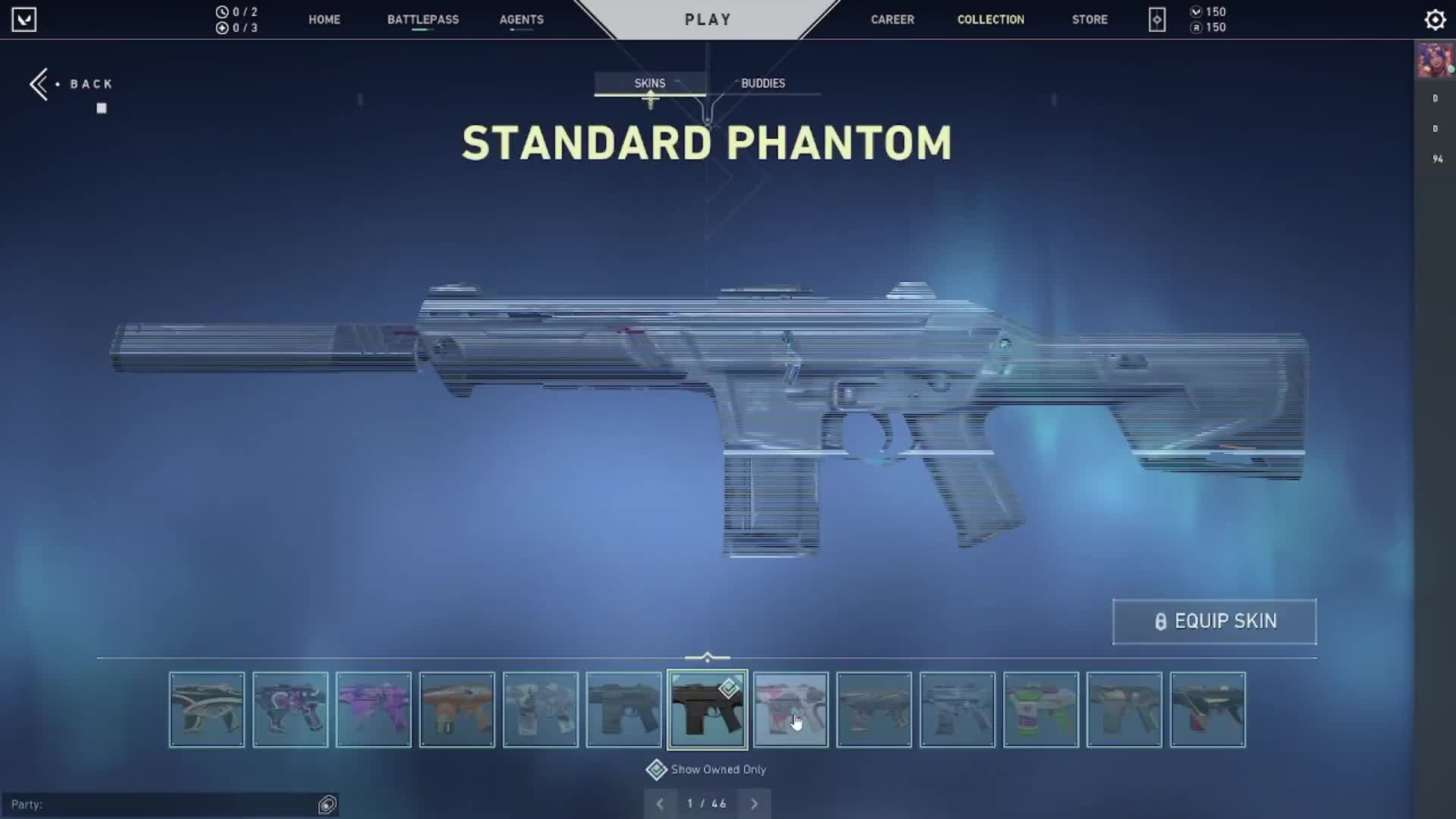Open the Battlepass page
1456x819 pixels.
[x=422, y=20]
